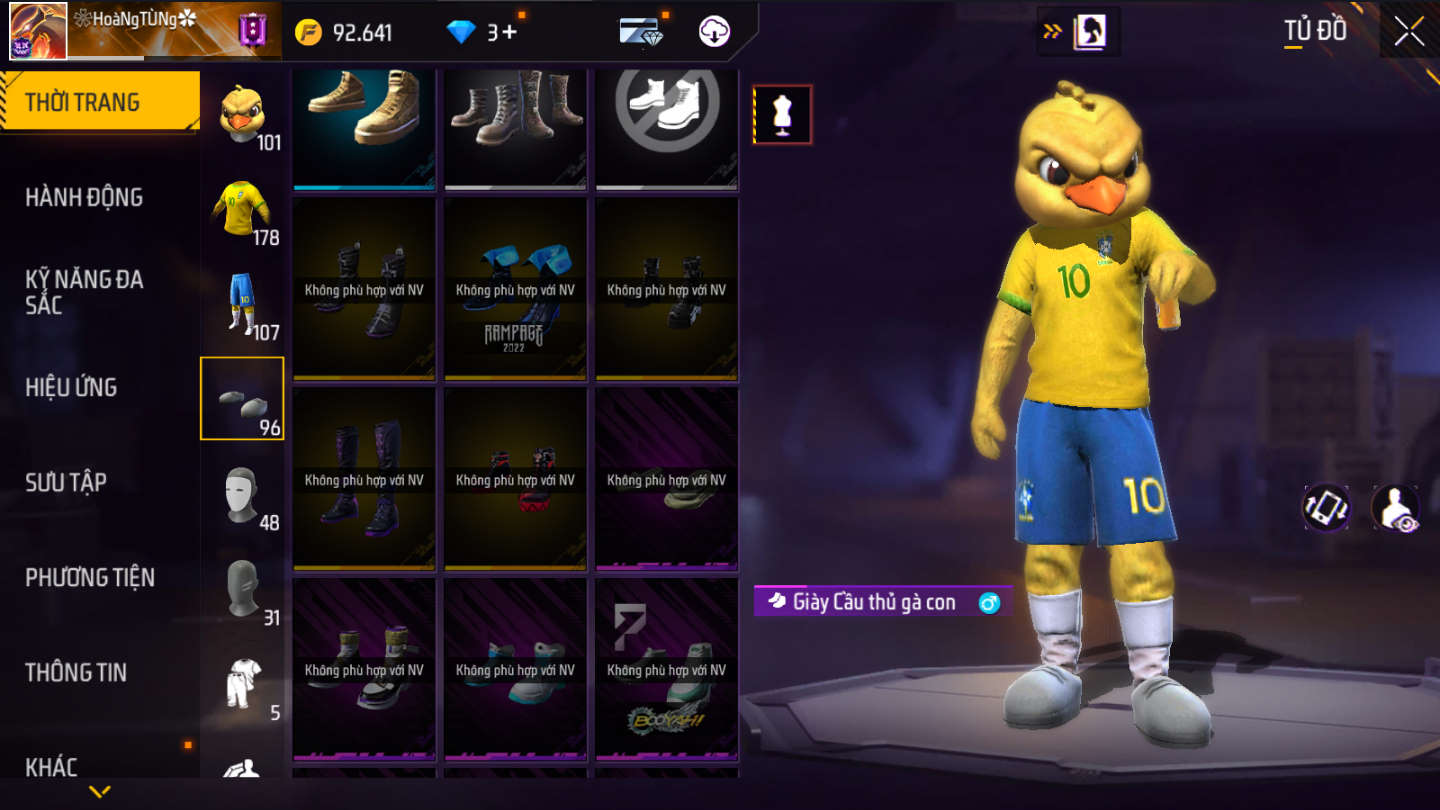Choose the yellow jersey tops category
Image resolution: width=1440 pixels, height=810 pixels.
pyautogui.click(x=242, y=210)
